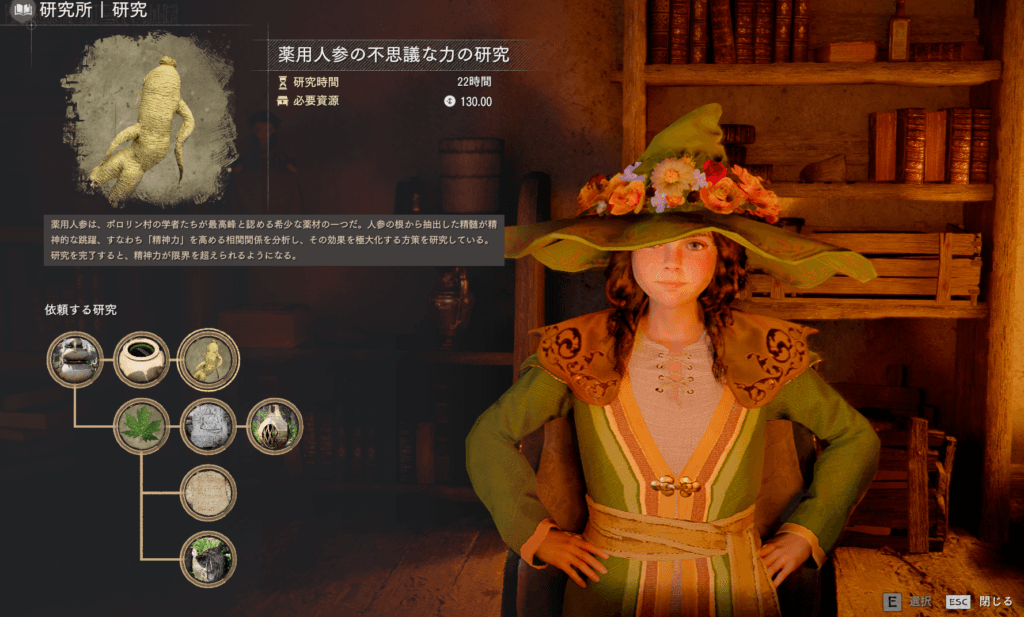Select the parchment scroll research node

coord(208,492)
